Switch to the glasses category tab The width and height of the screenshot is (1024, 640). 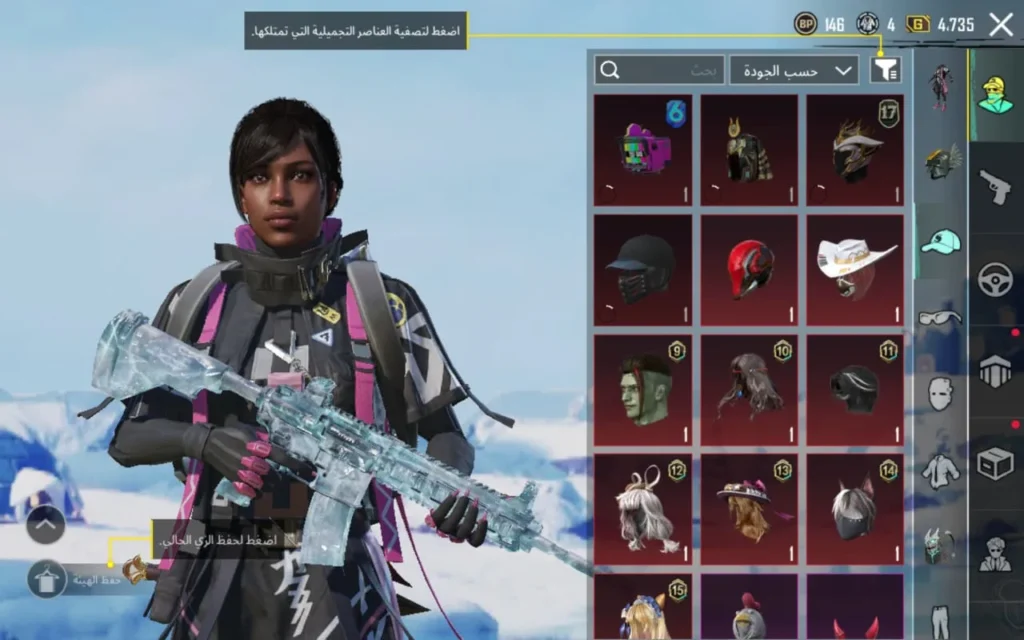940,318
